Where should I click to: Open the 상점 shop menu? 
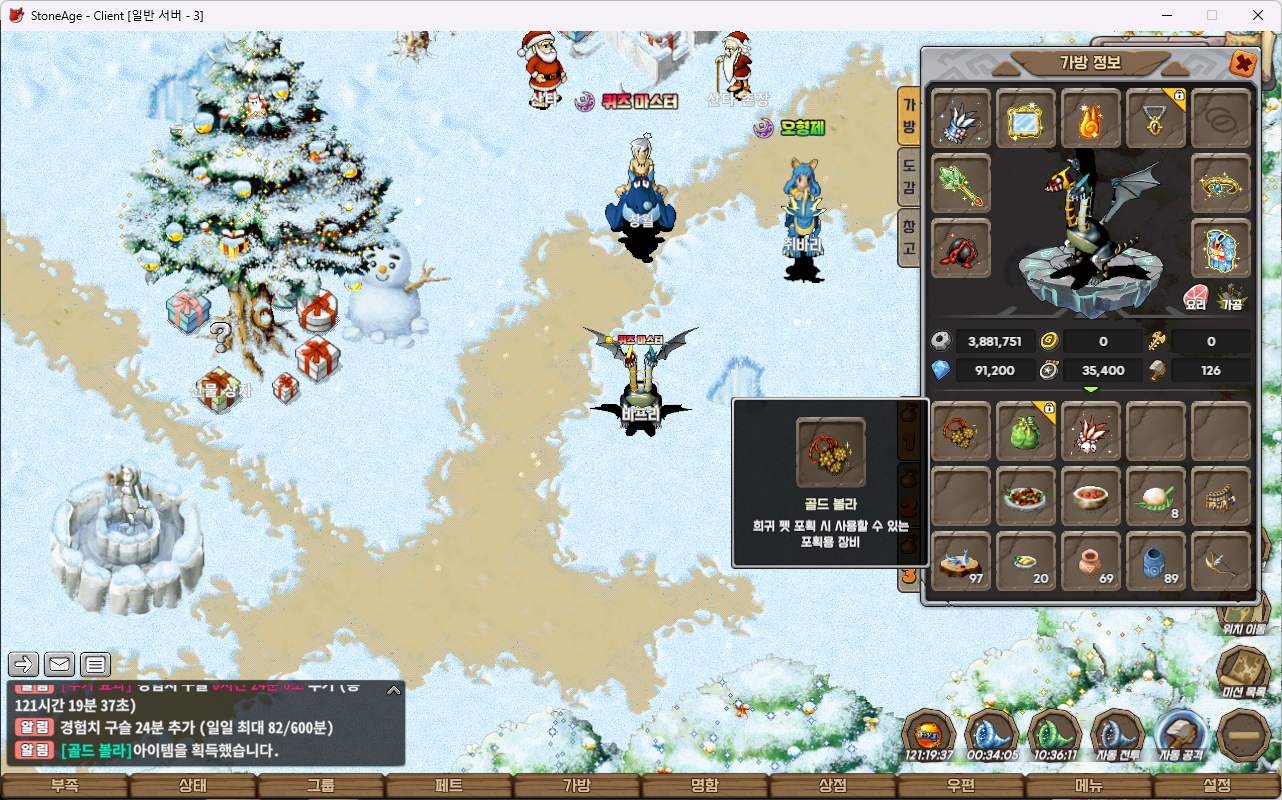tap(833, 786)
